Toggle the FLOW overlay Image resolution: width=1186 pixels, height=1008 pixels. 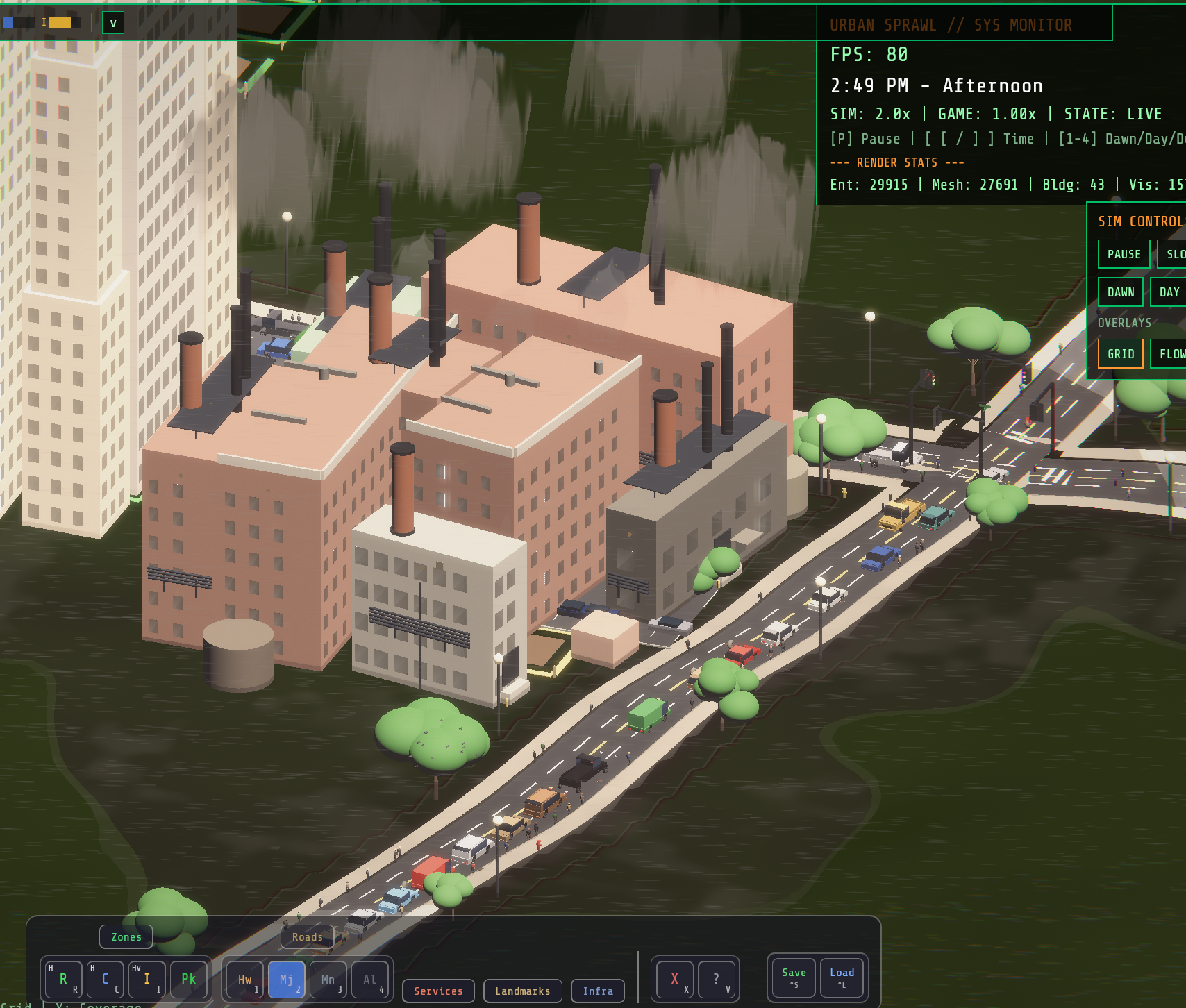(x=1172, y=353)
